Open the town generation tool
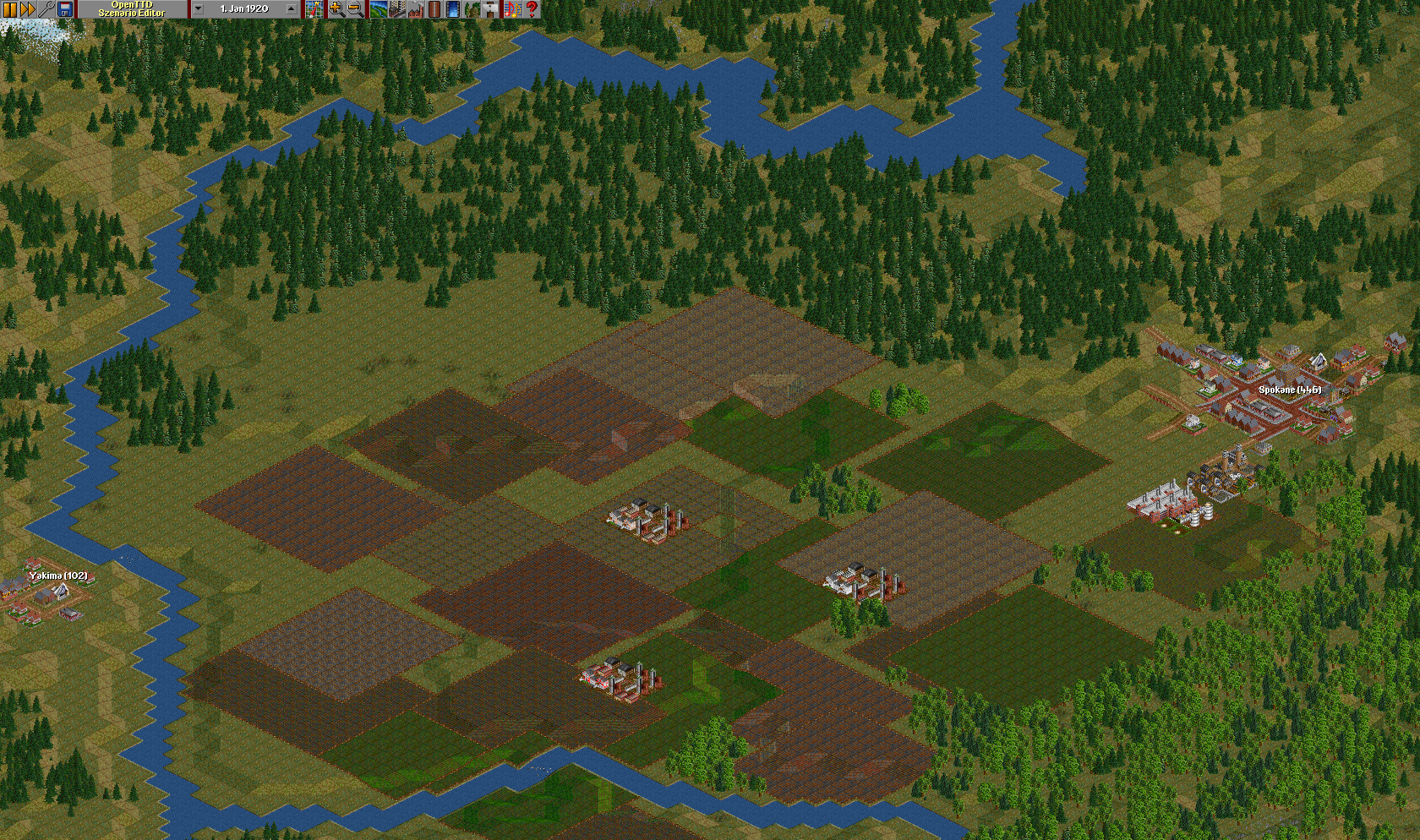The width and height of the screenshot is (1420, 840). (396, 9)
